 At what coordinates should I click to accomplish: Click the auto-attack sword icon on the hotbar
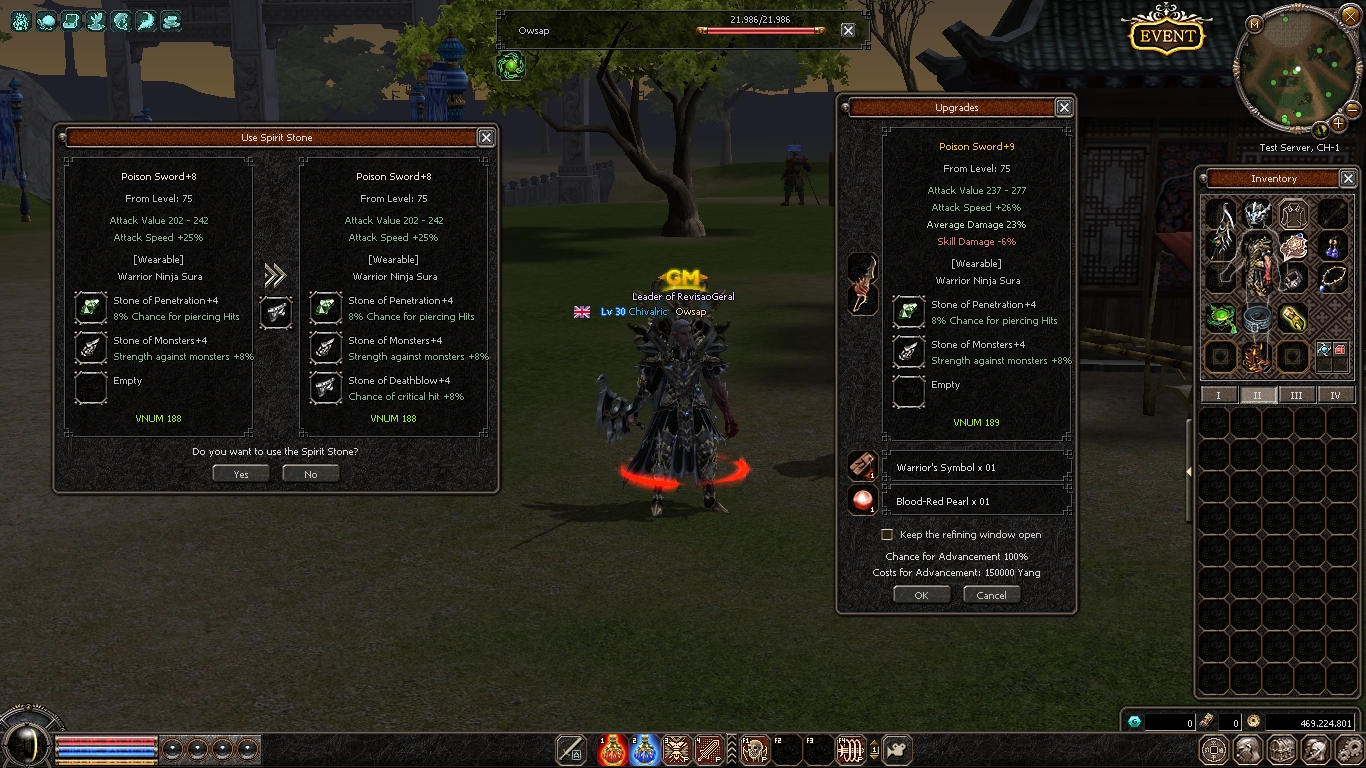(570, 749)
